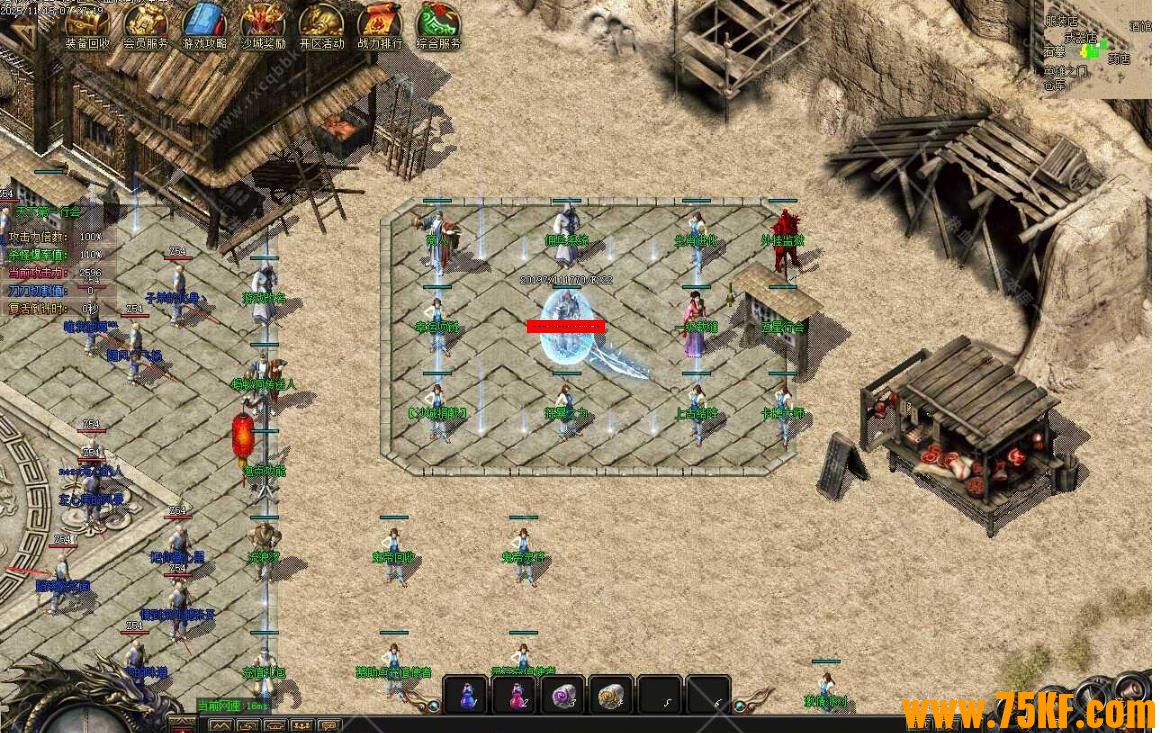Open the 游戏攻略 game guide book

pos(205,24)
